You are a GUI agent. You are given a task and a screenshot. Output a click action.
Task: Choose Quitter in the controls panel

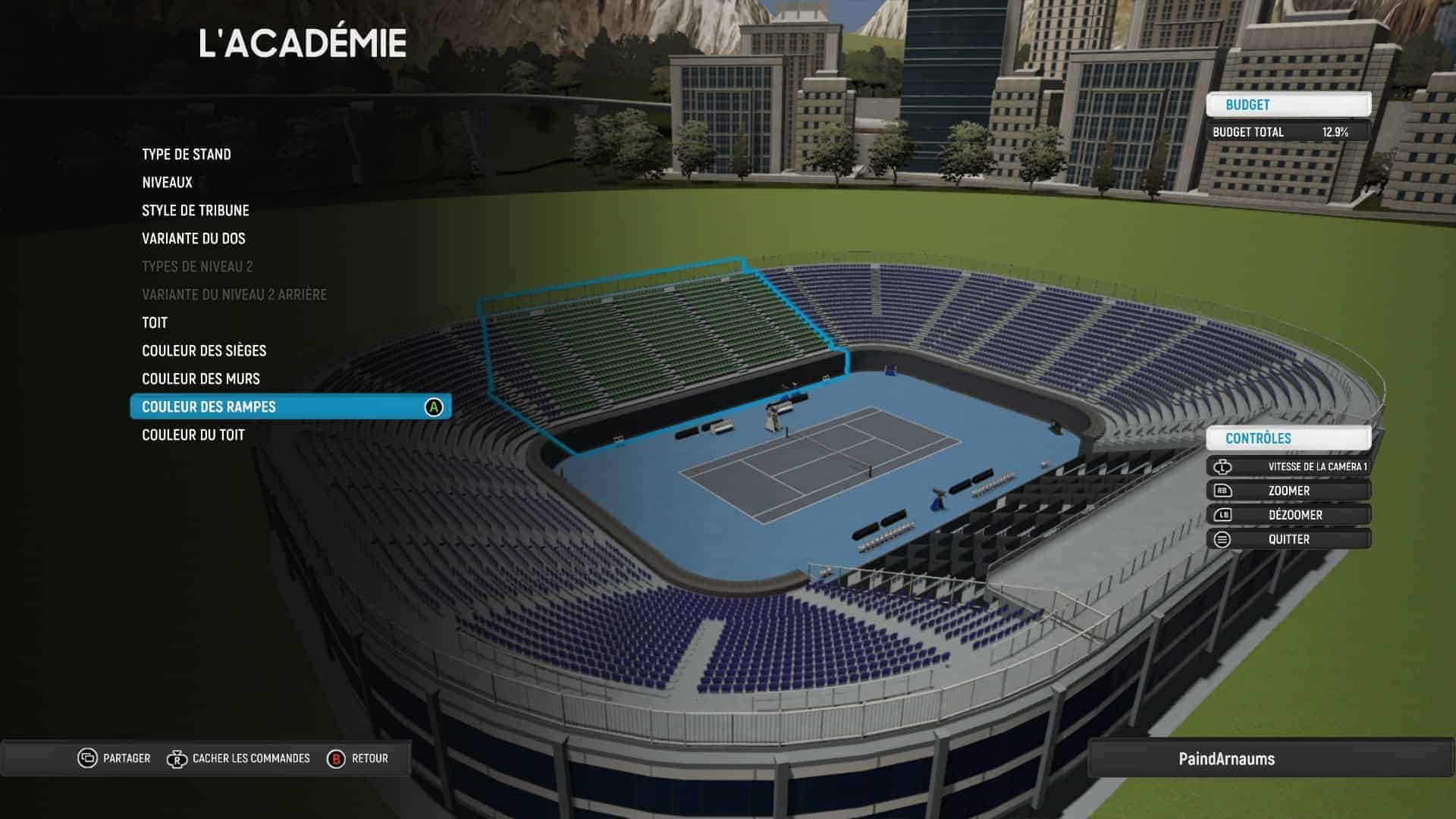(1288, 540)
